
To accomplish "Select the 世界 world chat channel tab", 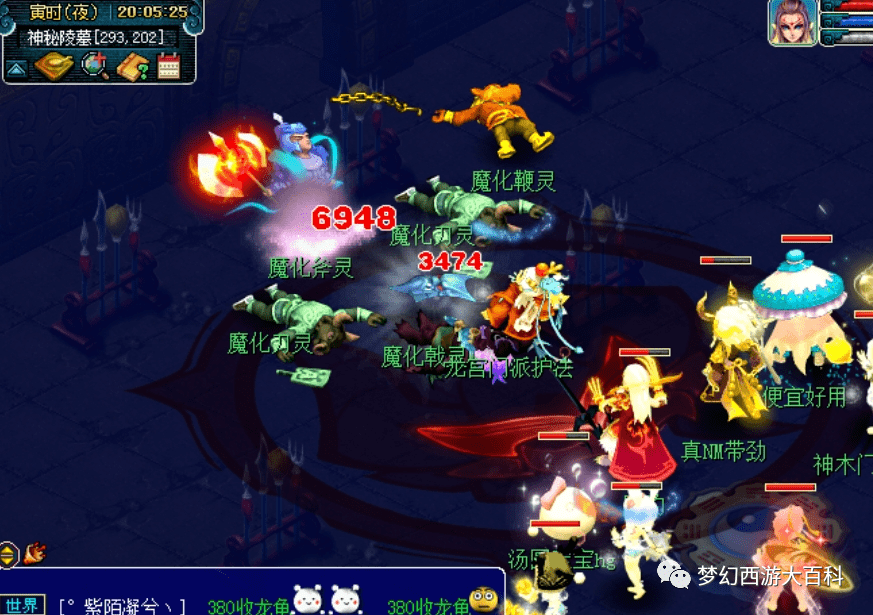I will coord(22,605).
